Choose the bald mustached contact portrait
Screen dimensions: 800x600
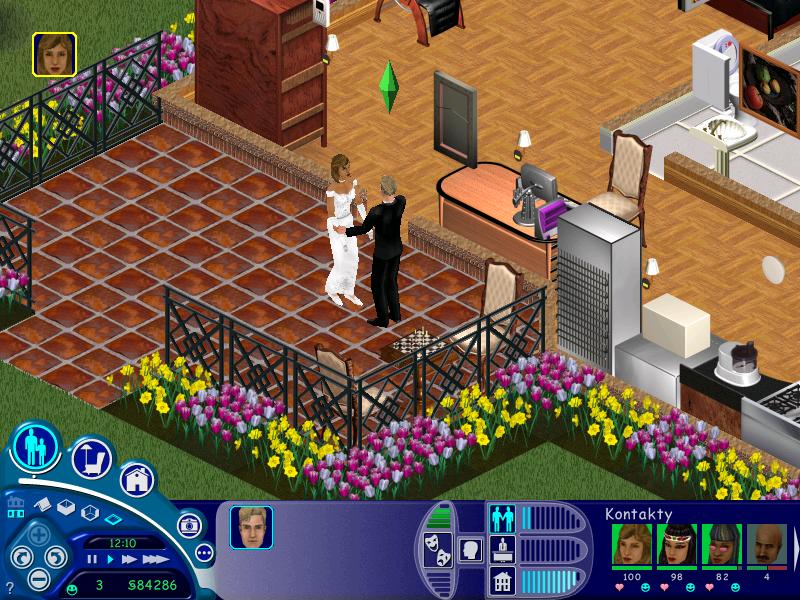coord(766,546)
